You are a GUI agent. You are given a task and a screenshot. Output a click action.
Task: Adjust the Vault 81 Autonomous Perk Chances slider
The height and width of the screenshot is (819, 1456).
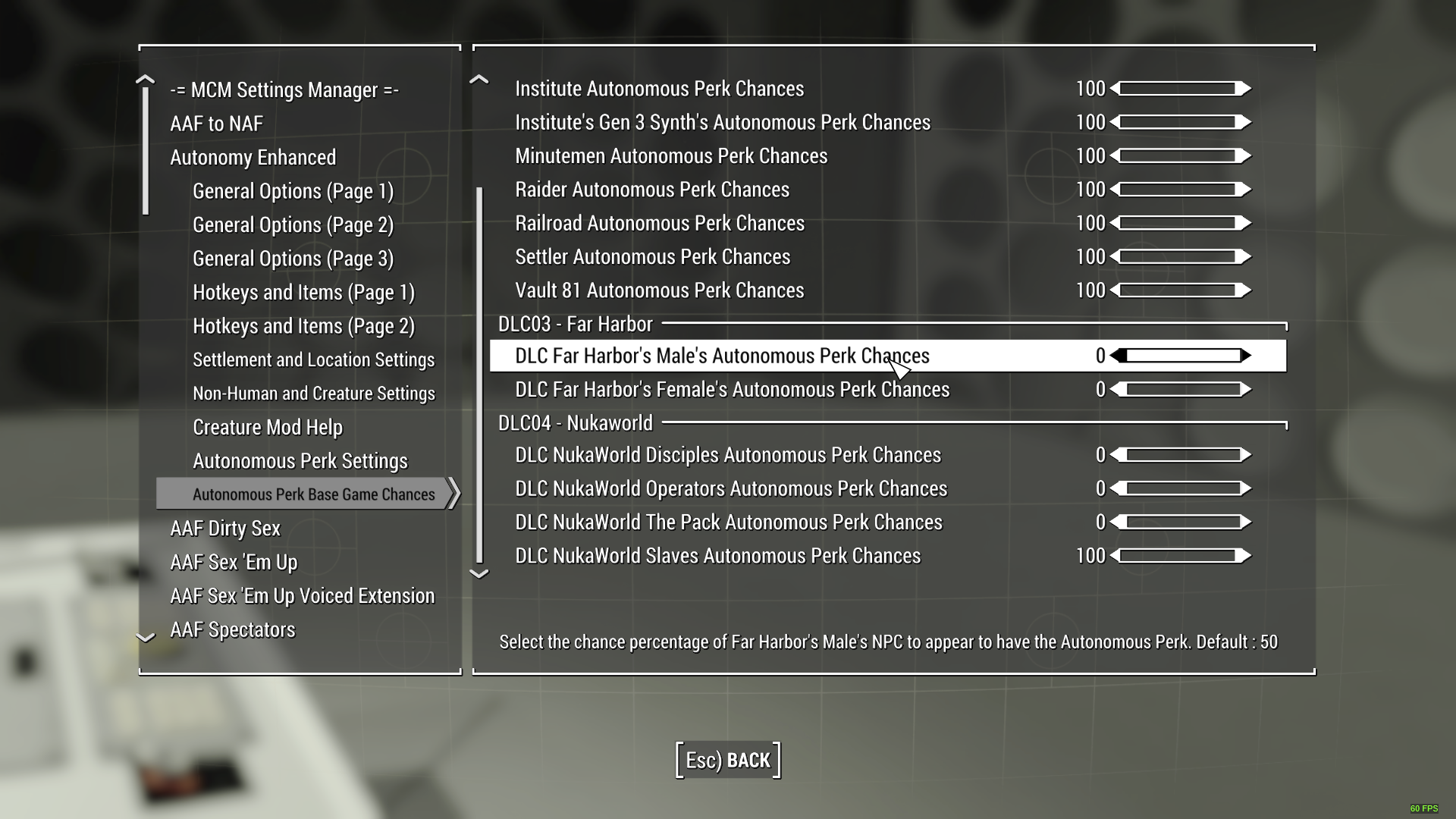point(1179,290)
